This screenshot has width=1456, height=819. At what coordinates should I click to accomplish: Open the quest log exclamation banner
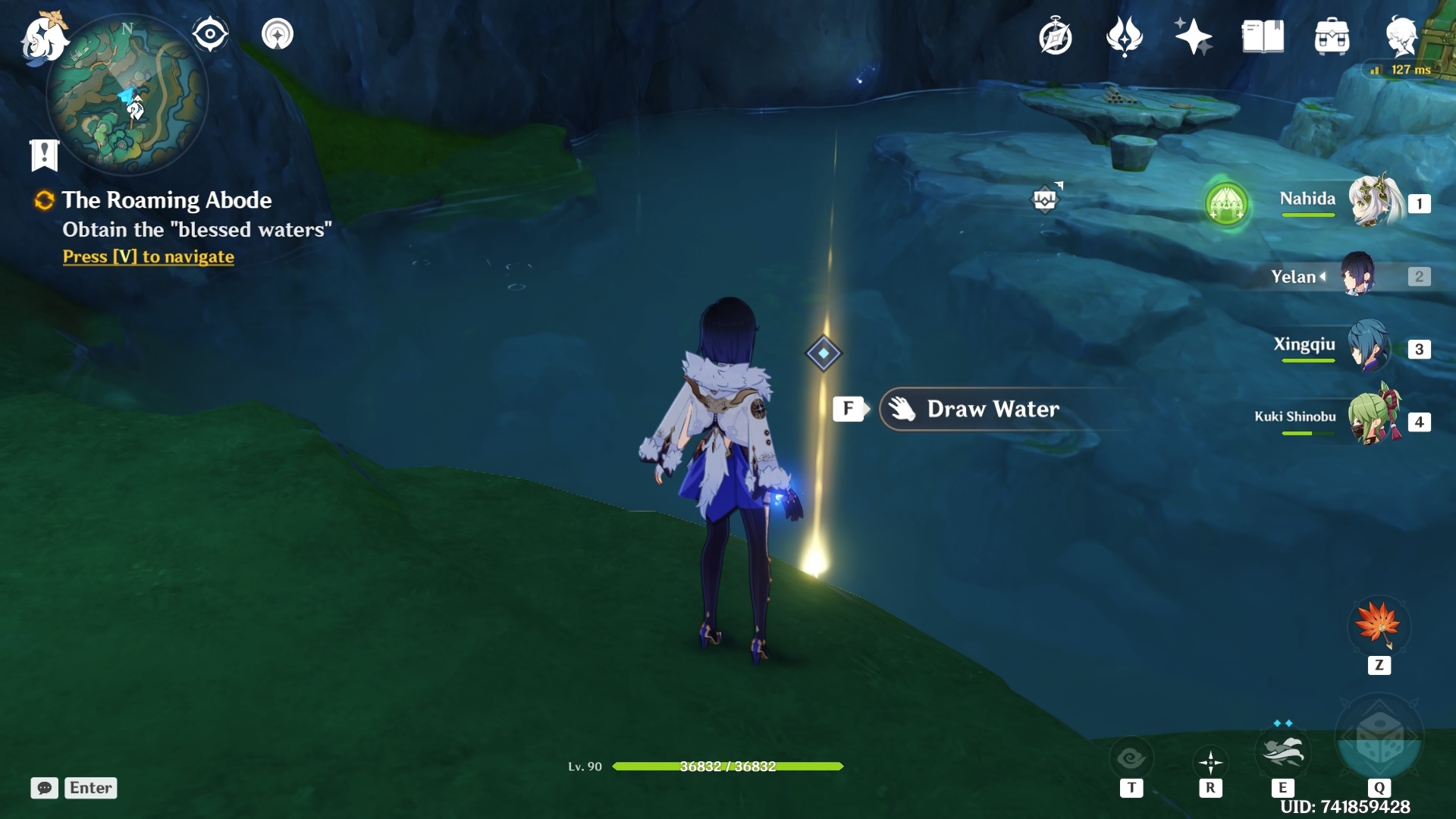pos(44,155)
